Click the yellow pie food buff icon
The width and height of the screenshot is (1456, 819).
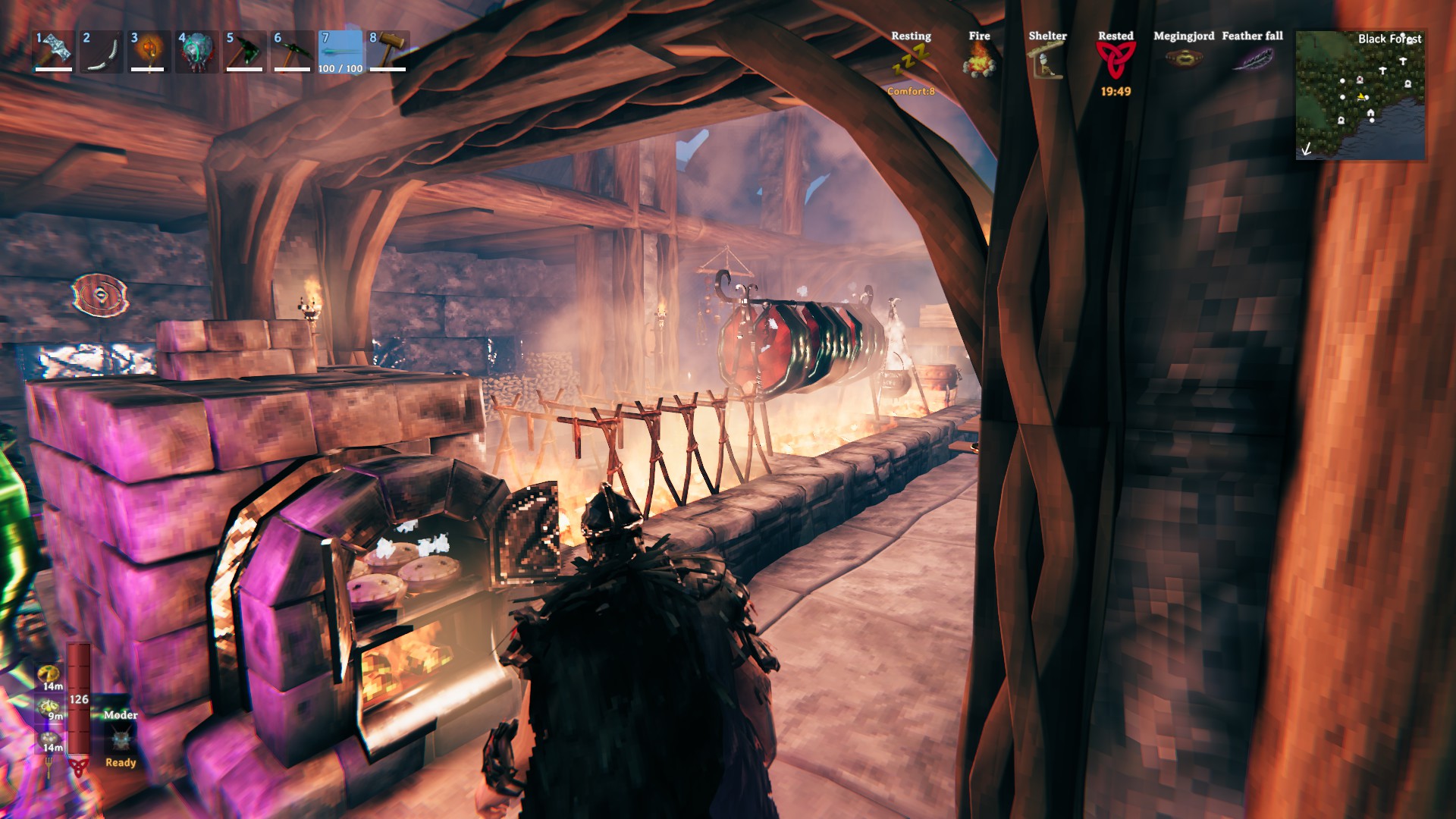point(51,675)
